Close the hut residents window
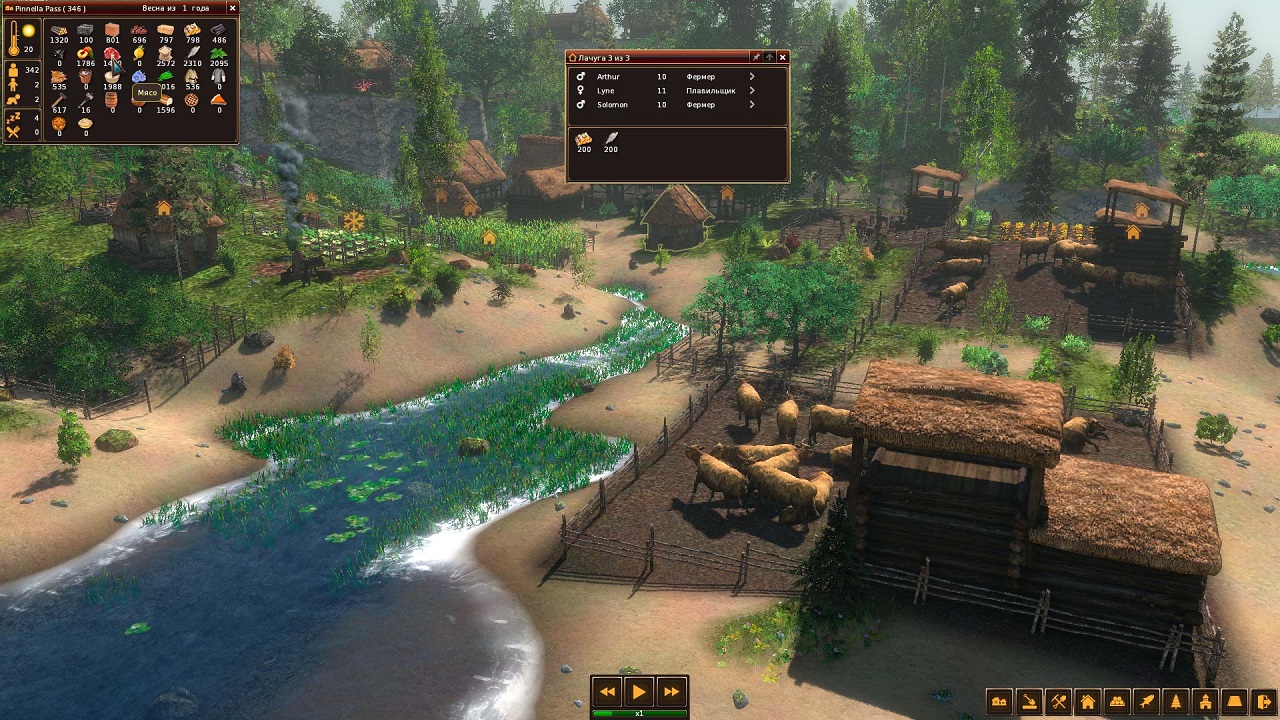Screen dimensions: 1280x720 coord(782,58)
